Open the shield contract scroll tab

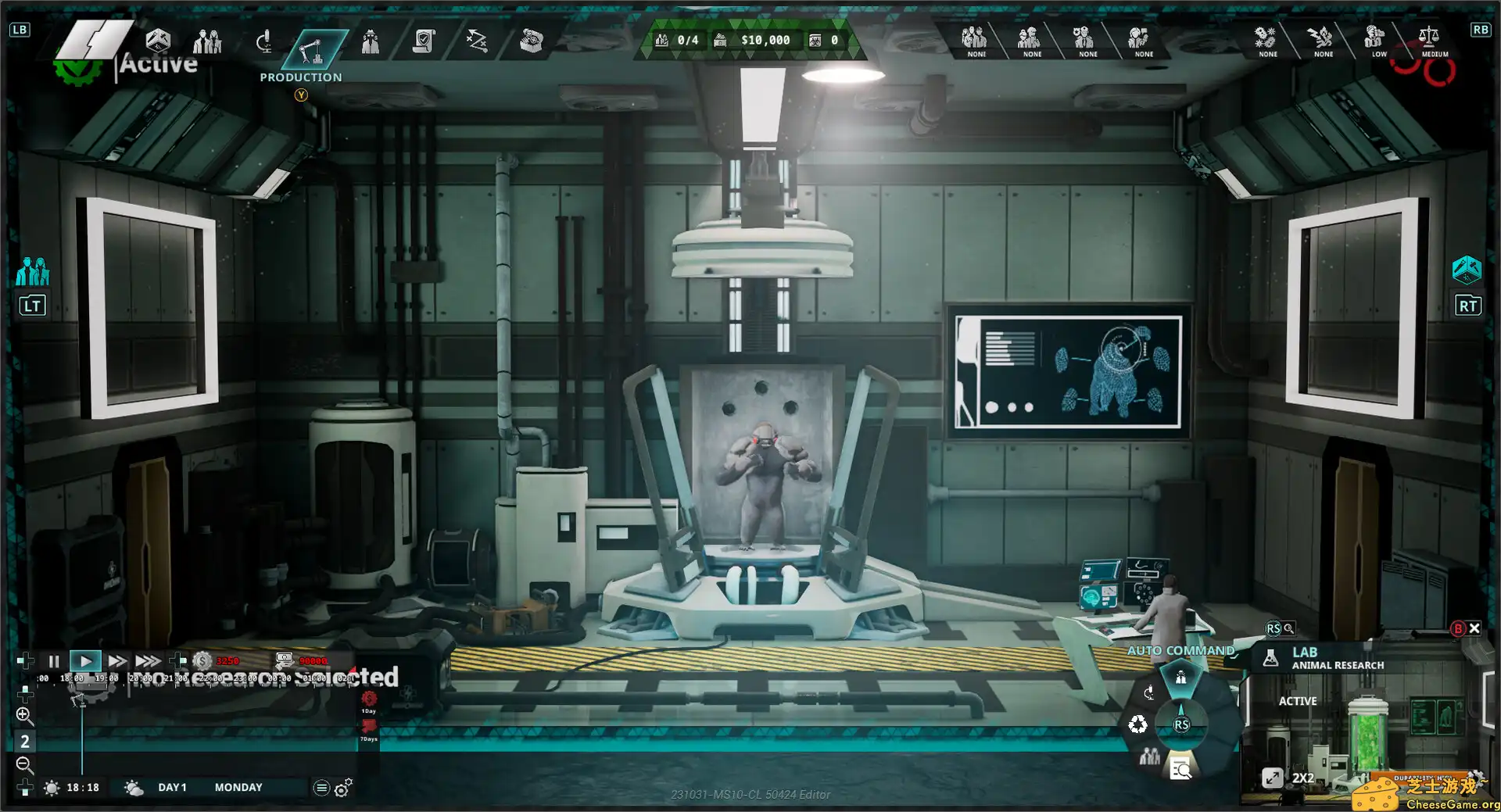point(424,41)
